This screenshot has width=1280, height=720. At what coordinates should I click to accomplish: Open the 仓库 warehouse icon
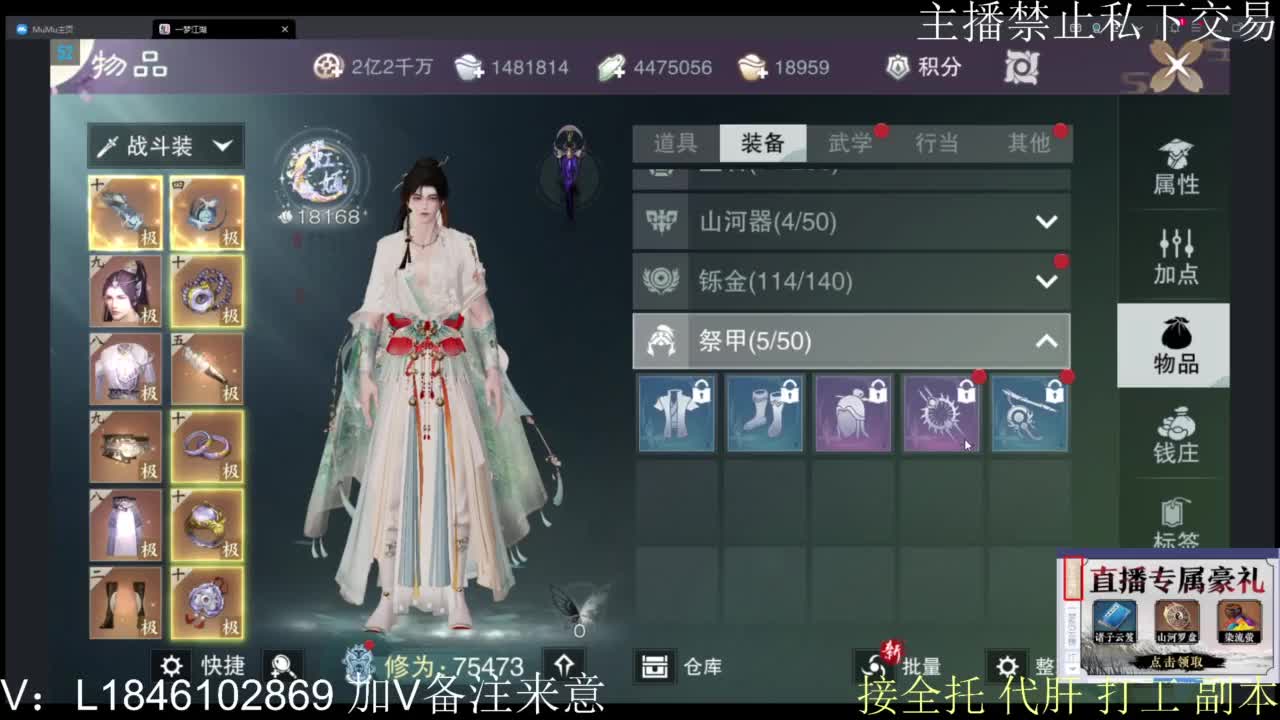[657, 666]
